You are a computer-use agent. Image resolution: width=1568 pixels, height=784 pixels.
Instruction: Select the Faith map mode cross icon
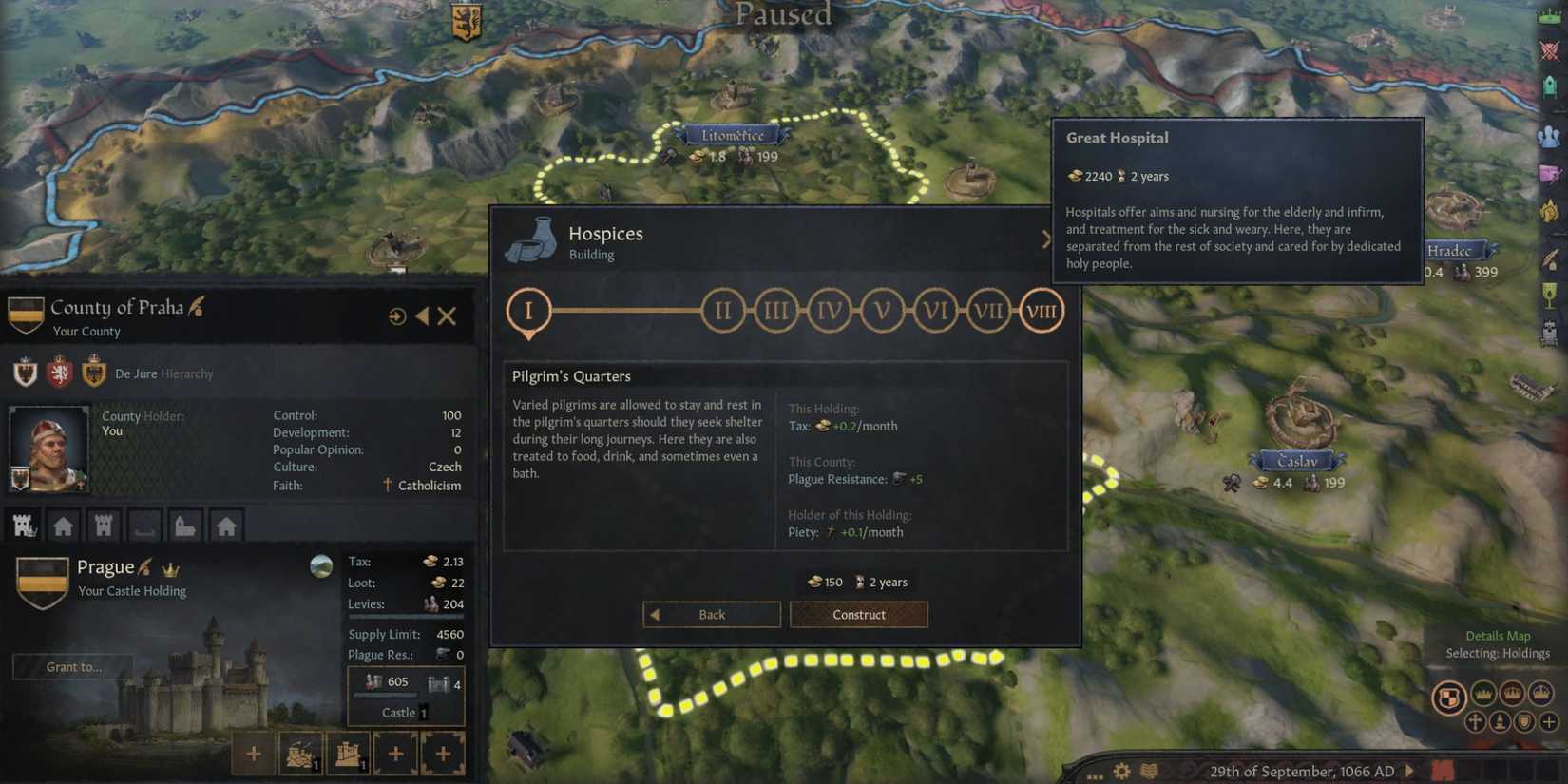[1475, 721]
